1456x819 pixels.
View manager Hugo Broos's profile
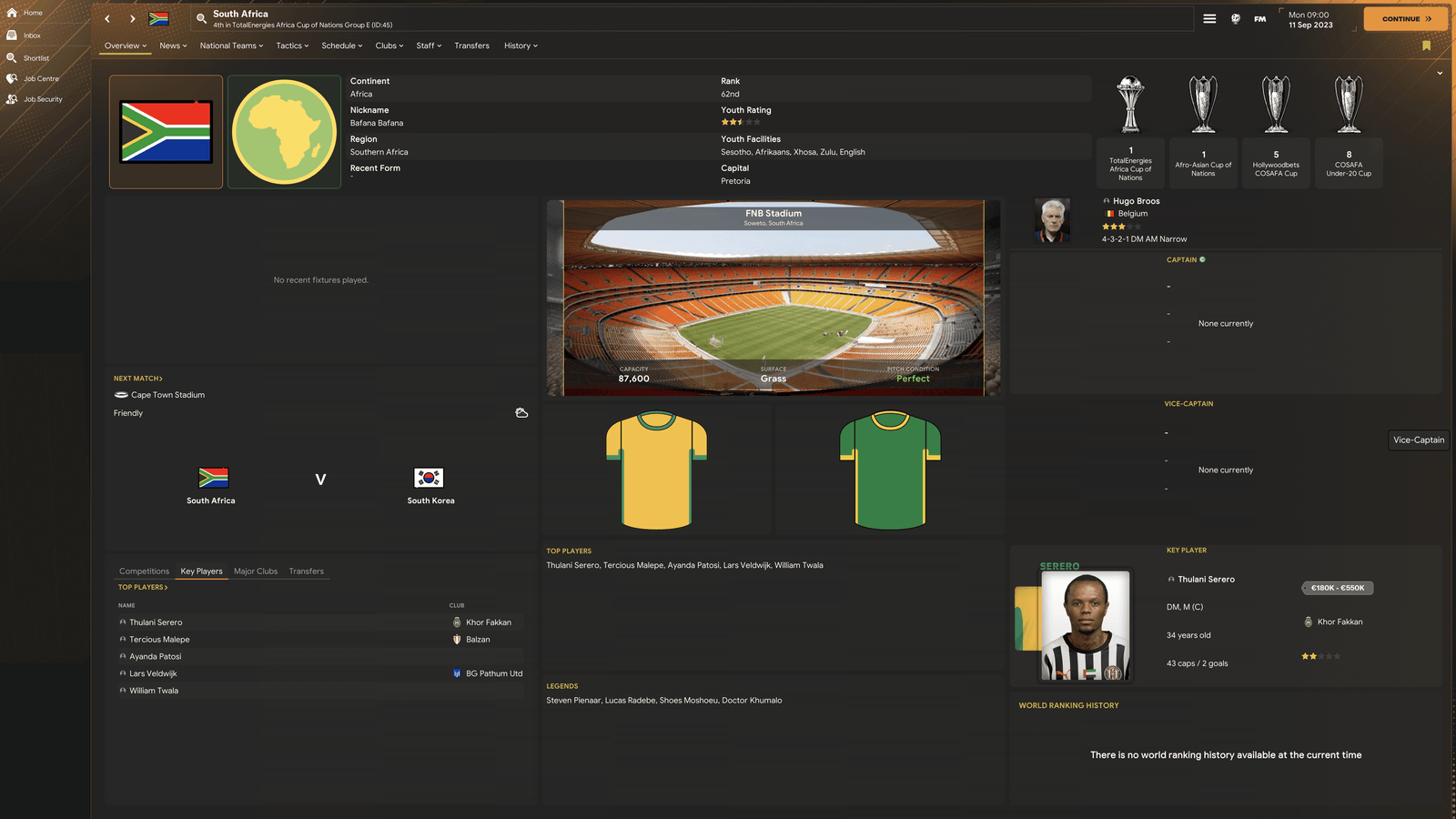1136,201
